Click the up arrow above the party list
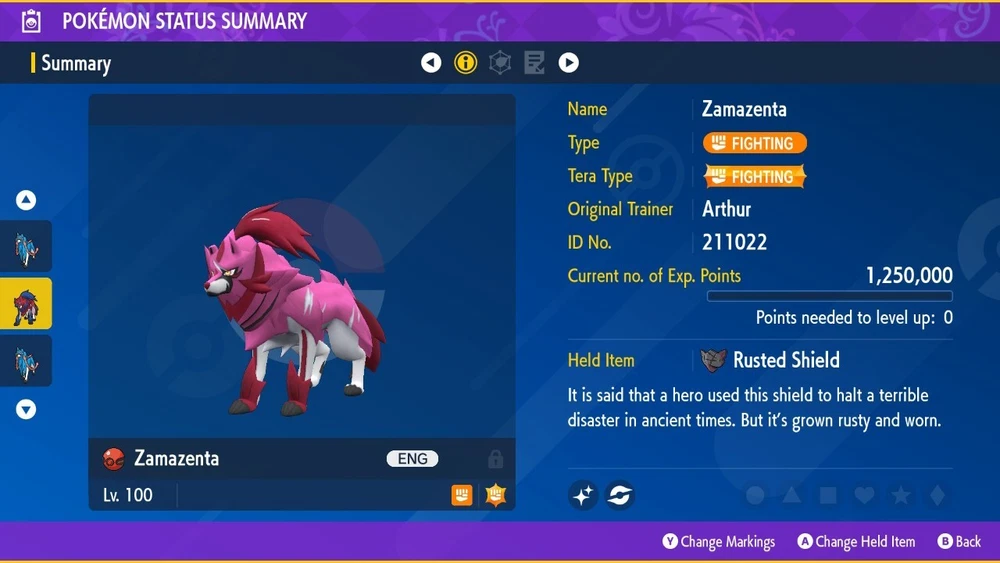Image resolution: width=1000 pixels, height=563 pixels. click(x=26, y=201)
